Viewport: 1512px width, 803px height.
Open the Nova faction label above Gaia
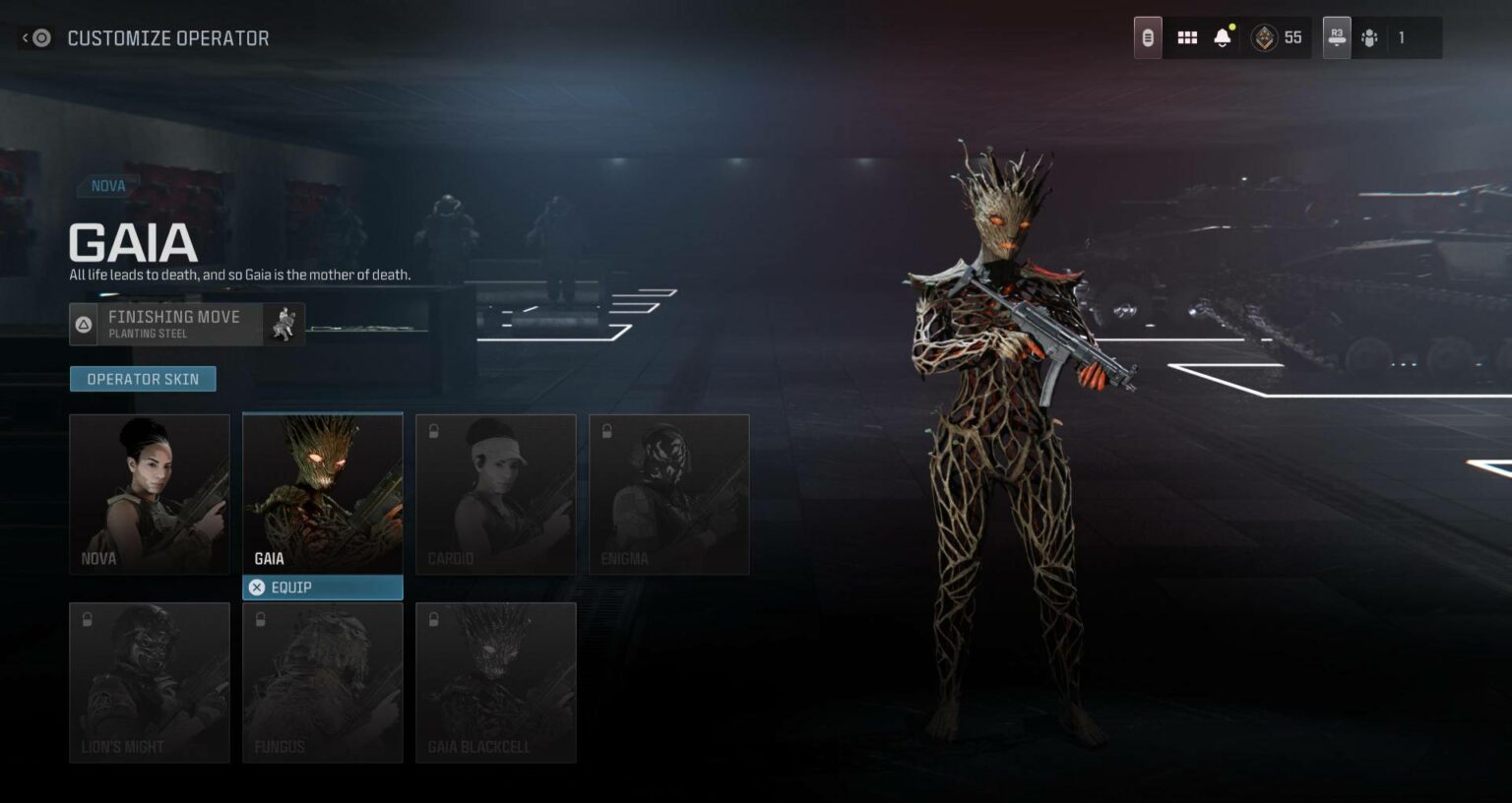click(x=107, y=185)
